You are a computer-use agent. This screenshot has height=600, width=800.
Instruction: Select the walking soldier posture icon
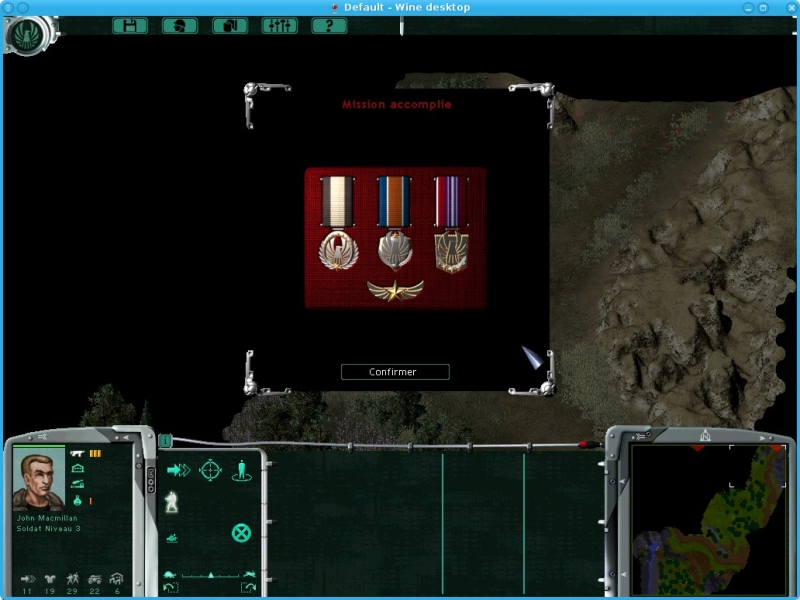(172, 502)
